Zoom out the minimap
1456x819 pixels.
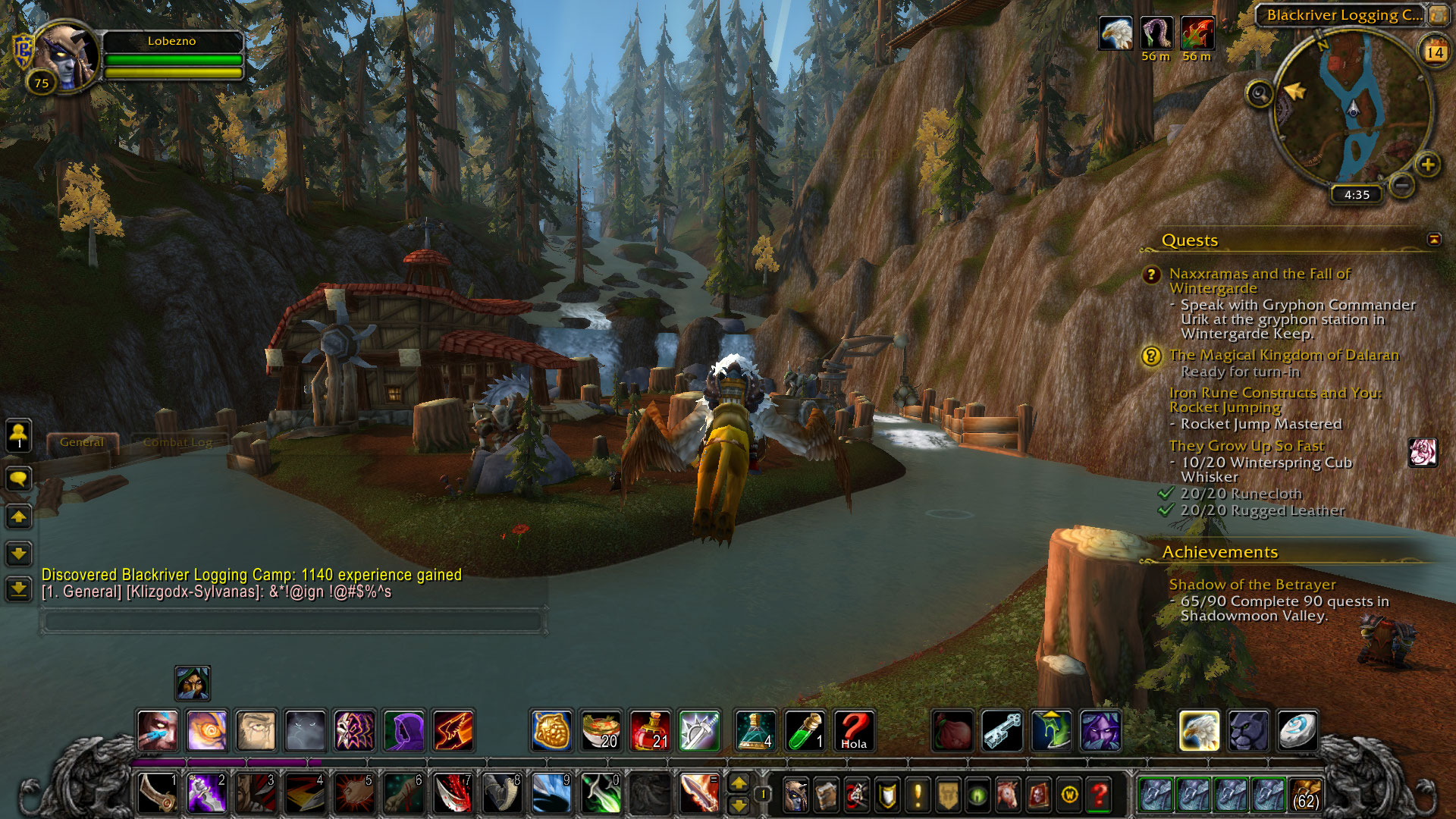pos(1402,184)
